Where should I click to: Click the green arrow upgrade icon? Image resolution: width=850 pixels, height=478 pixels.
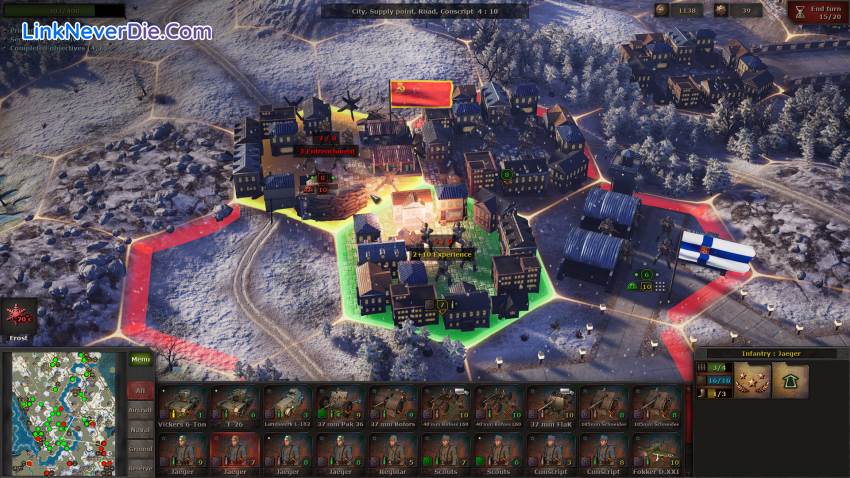click(790, 380)
